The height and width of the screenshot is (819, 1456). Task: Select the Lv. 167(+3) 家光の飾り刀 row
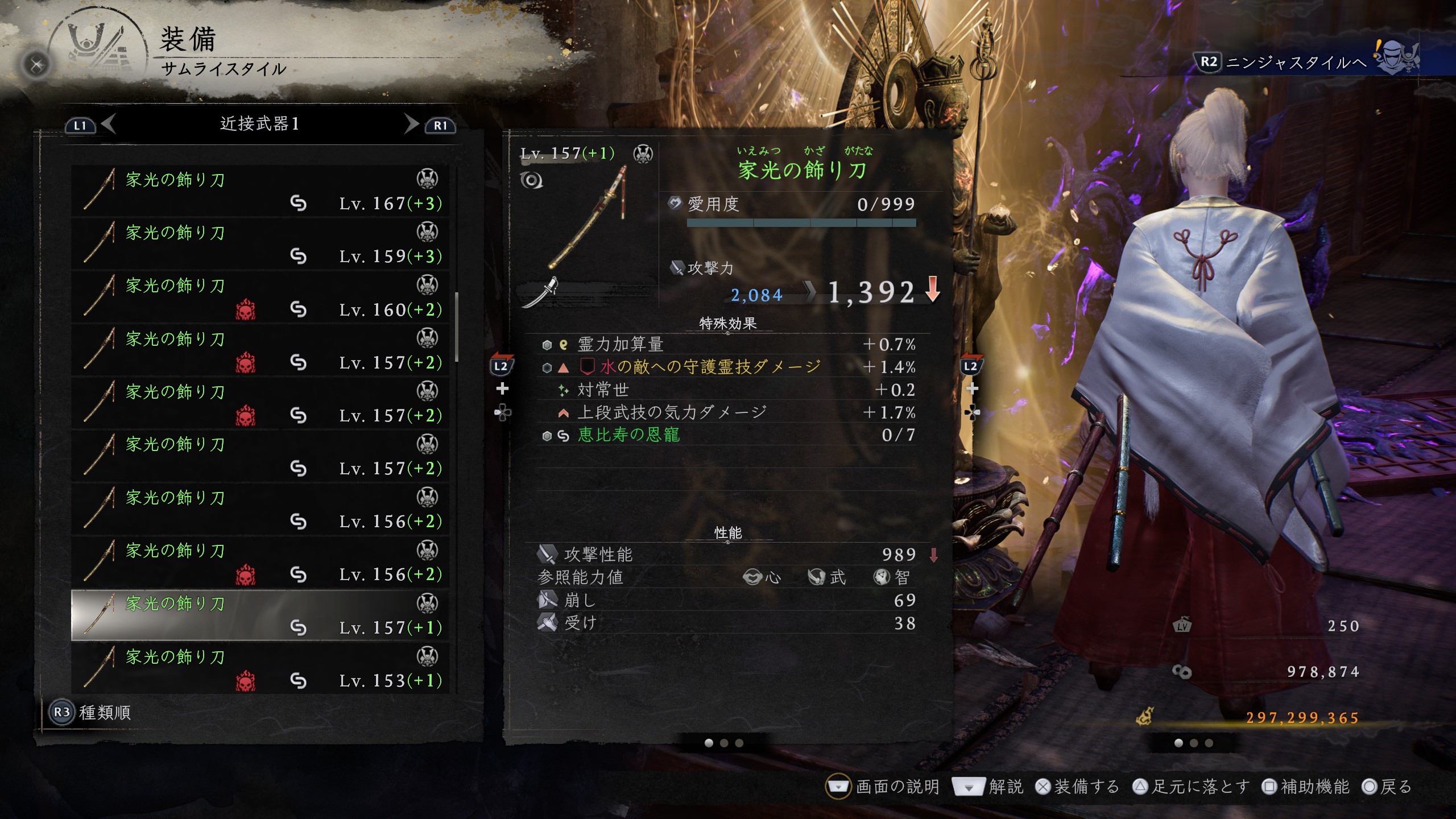pos(259,191)
